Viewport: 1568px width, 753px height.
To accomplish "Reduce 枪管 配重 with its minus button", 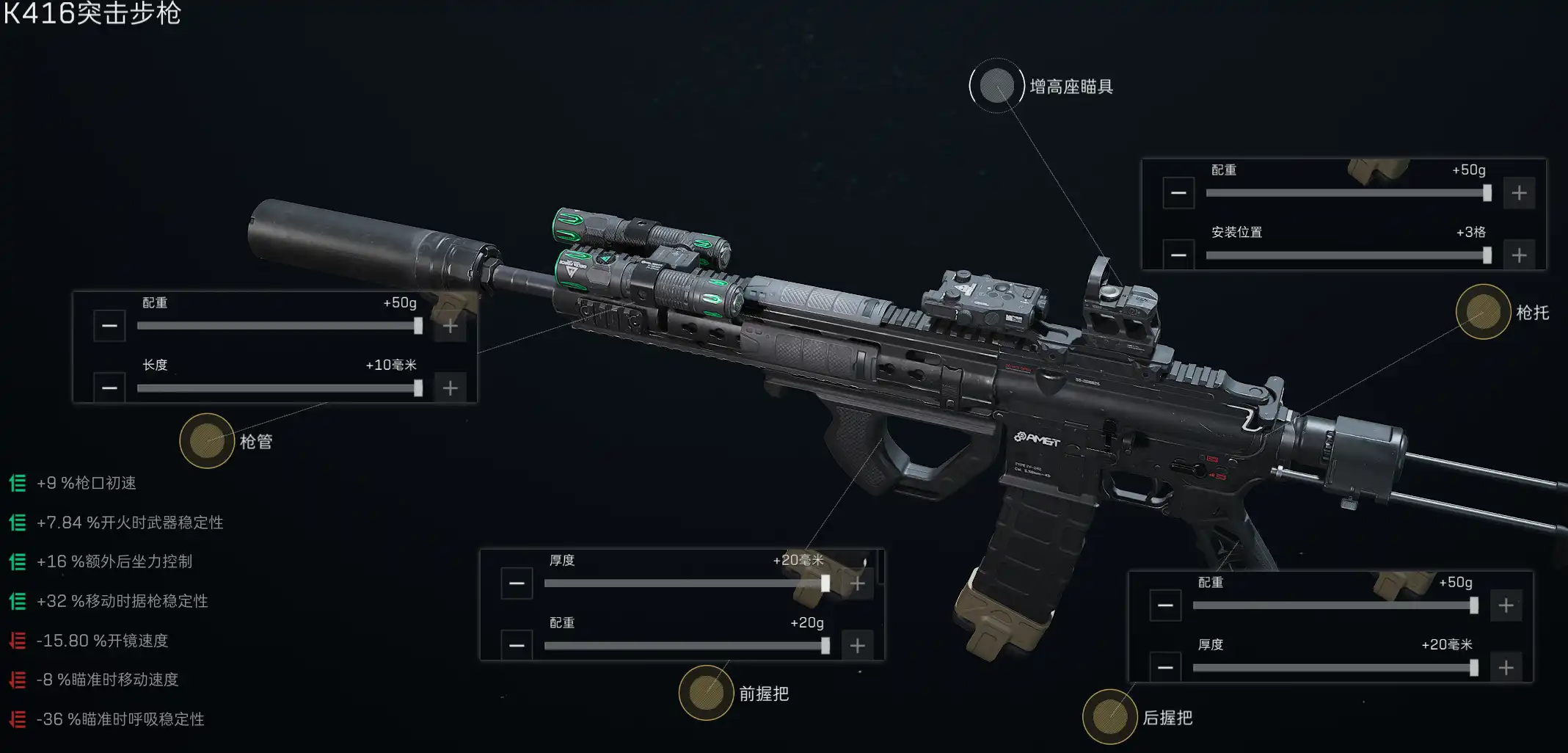I will (x=109, y=326).
